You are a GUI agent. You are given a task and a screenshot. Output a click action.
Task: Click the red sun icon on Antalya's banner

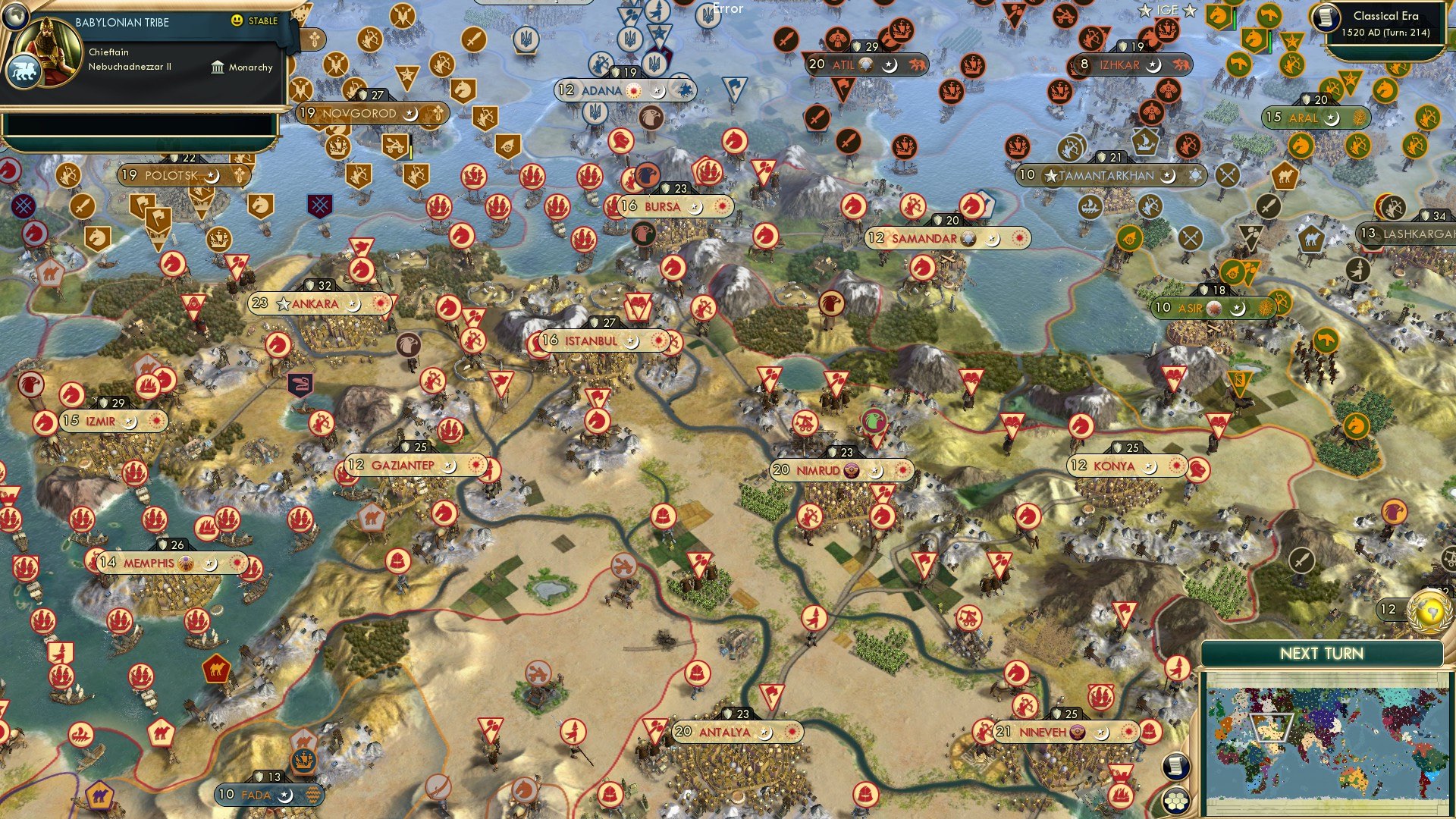(x=793, y=733)
